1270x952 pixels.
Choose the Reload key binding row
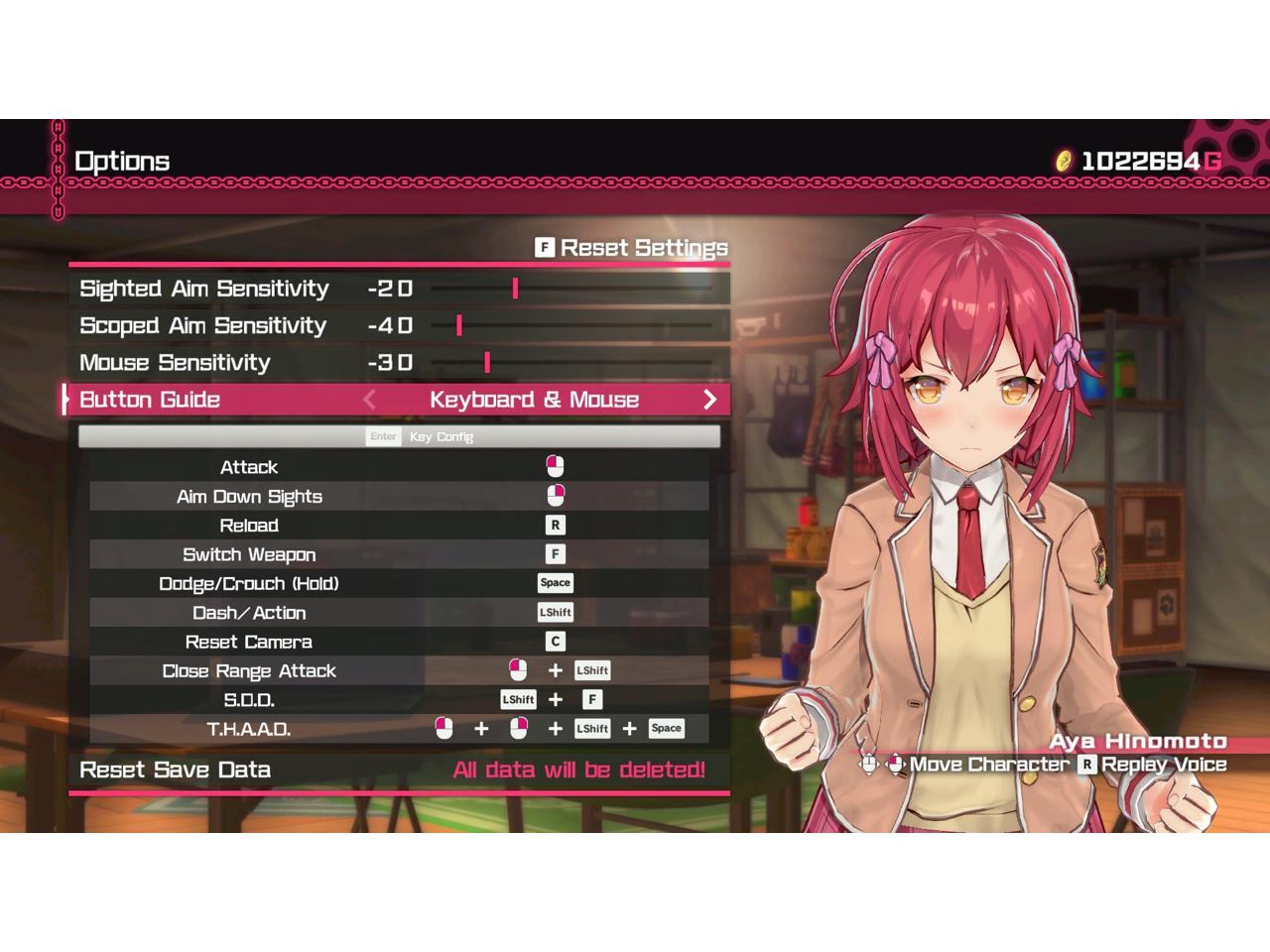pos(399,526)
